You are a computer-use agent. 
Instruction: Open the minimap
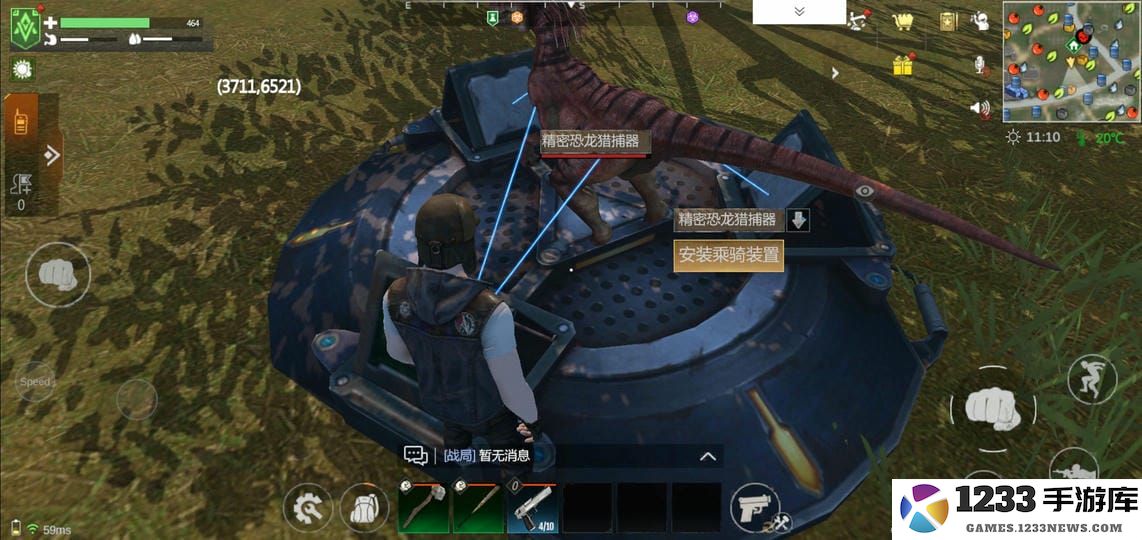pyautogui.click(x=1071, y=62)
